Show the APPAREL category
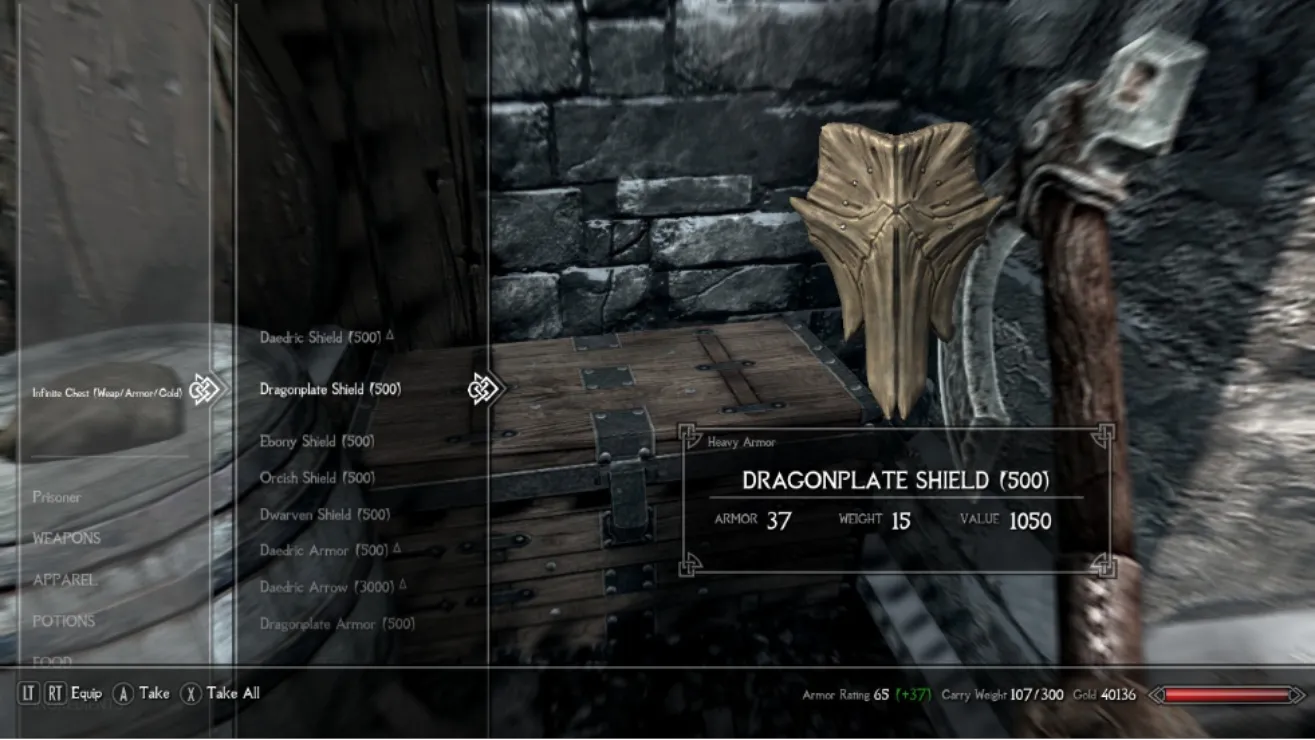Viewport: 1315px width, 740px height. pyautogui.click(x=64, y=580)
